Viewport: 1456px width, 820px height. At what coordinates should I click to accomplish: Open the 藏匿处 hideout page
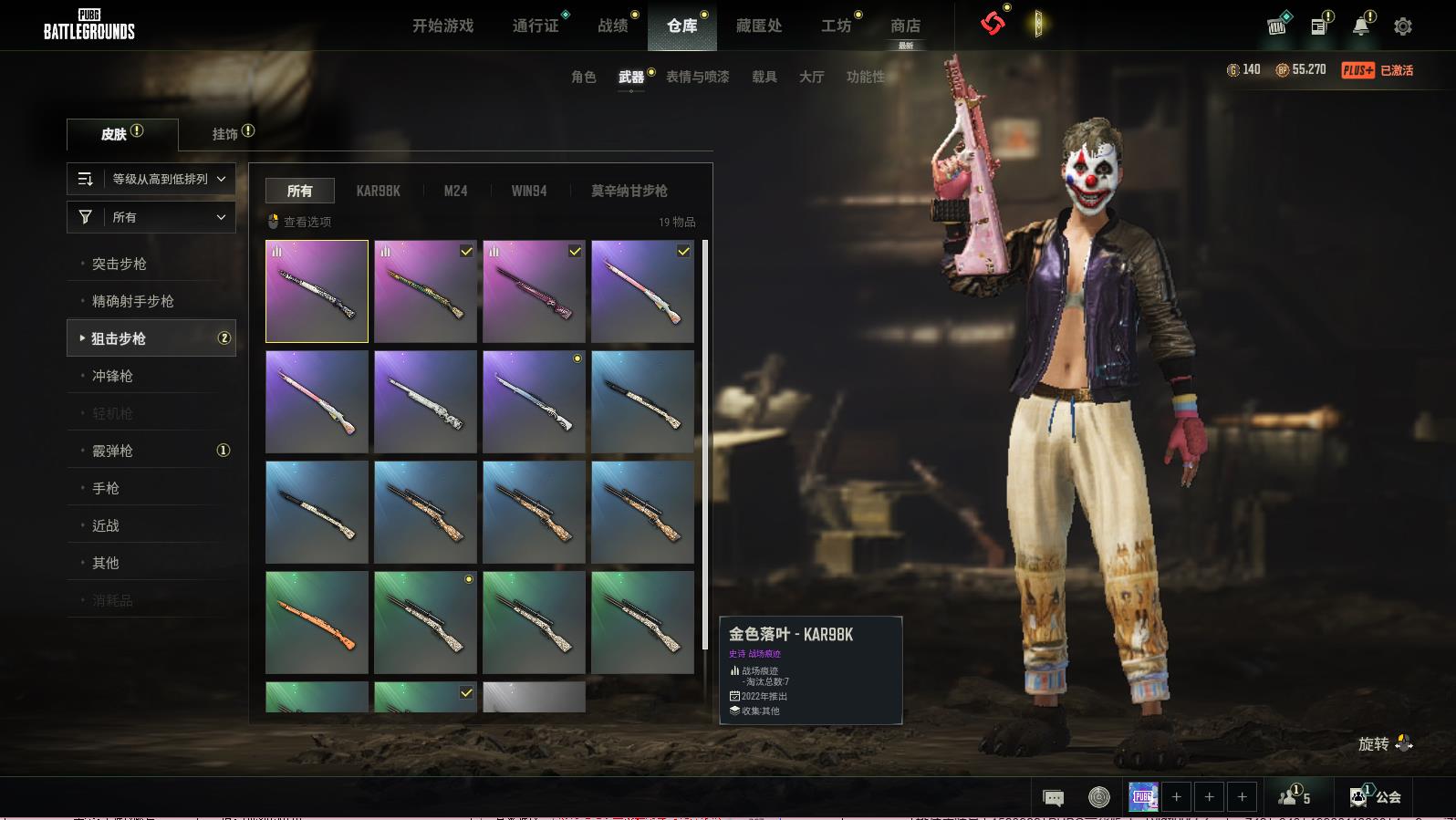point(759,26)
